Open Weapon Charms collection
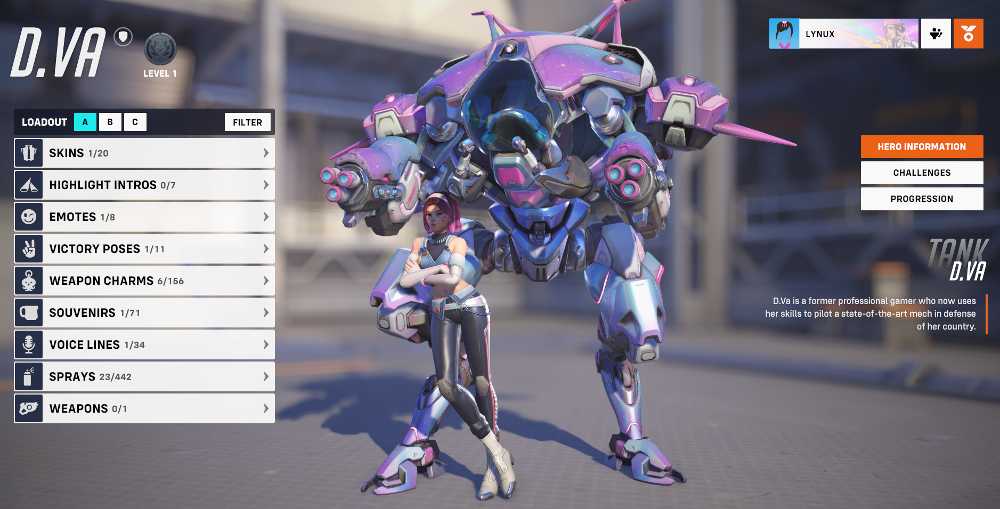Screen dimensions: 1000x509 coord(144,281)
